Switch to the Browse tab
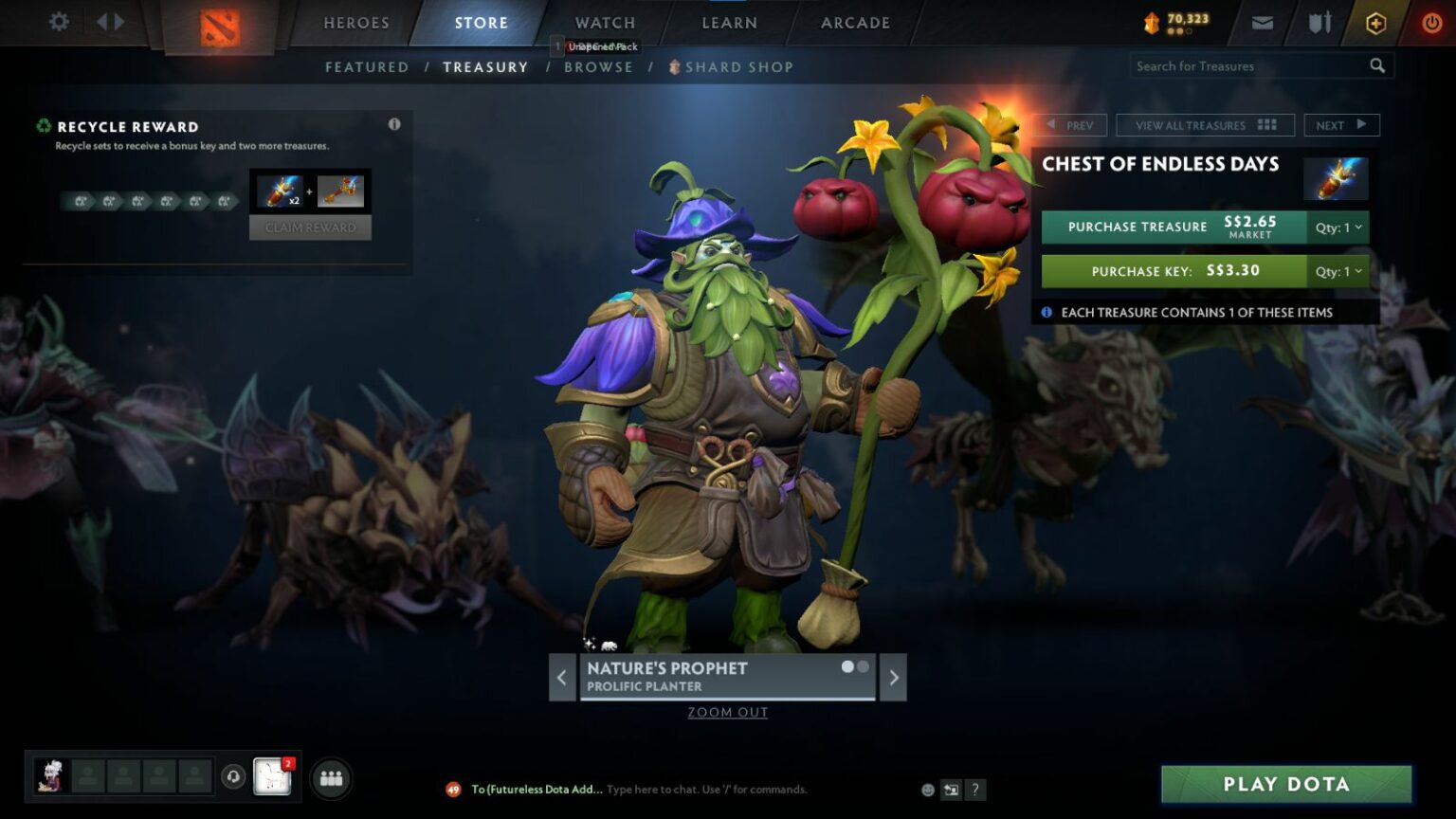Screen dimensions: 1456x819 tap(599, 66)
